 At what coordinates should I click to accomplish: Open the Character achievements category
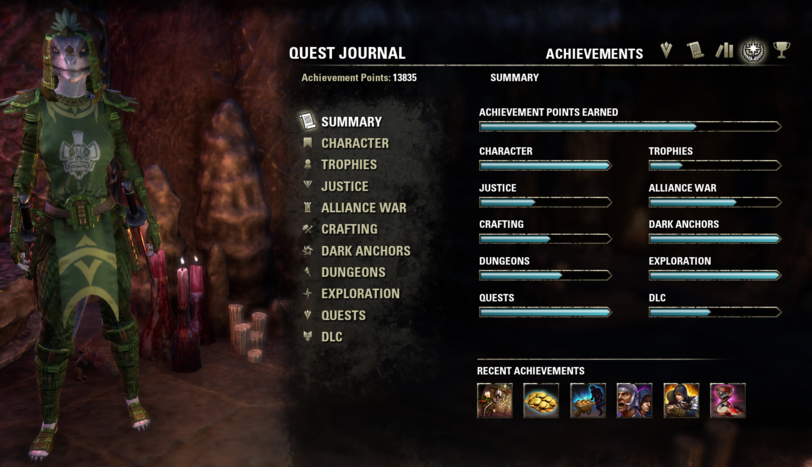pyautogui.click(x=354, y=143)
